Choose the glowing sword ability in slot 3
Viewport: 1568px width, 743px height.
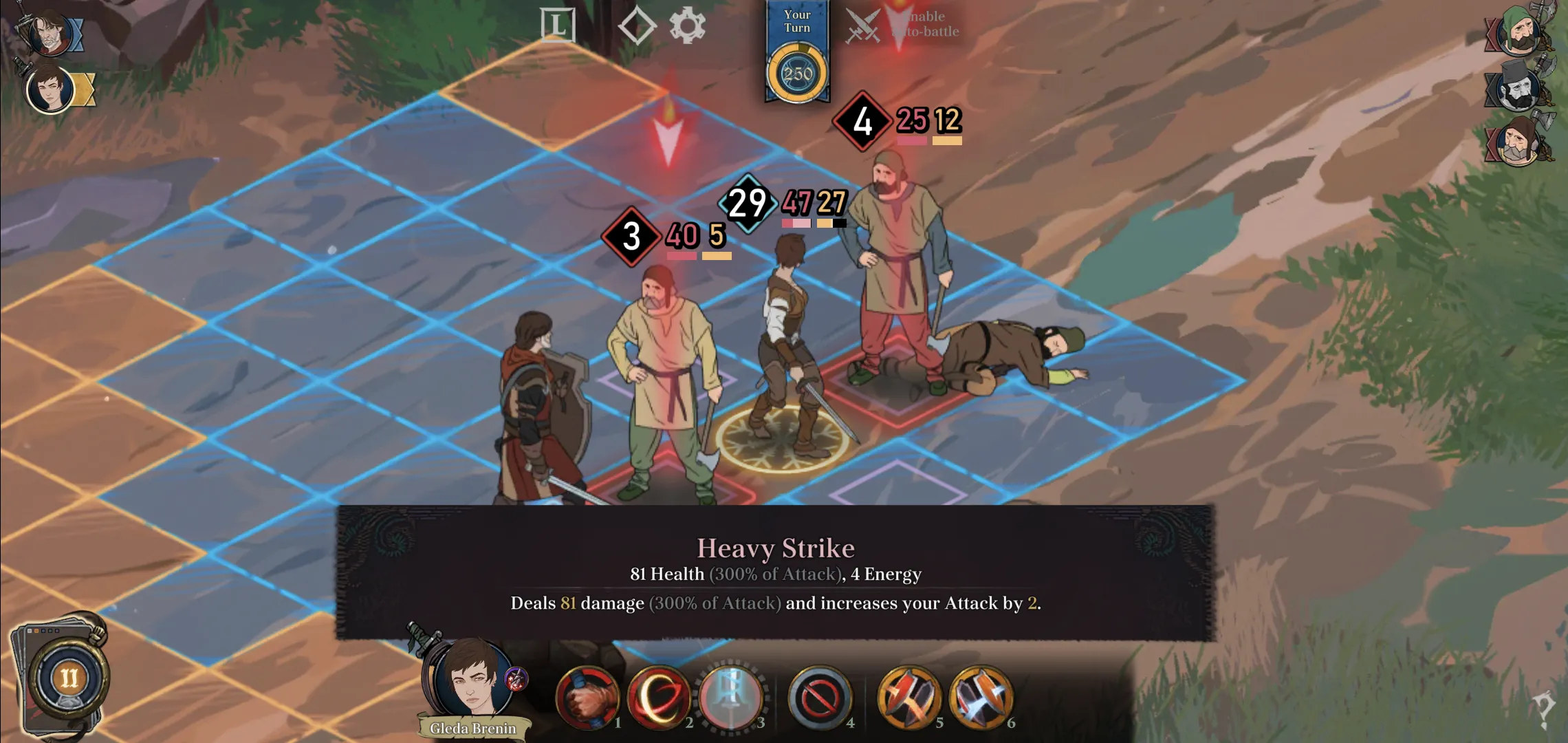tap(730, 698)
